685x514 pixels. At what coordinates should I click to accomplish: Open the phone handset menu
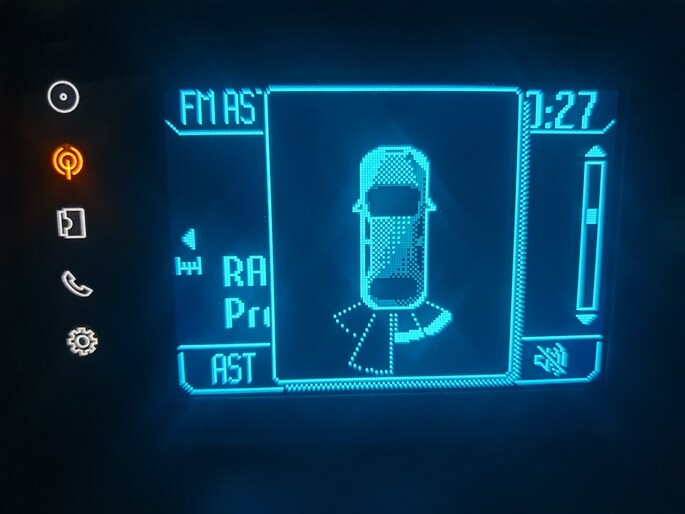click(75, 283)
